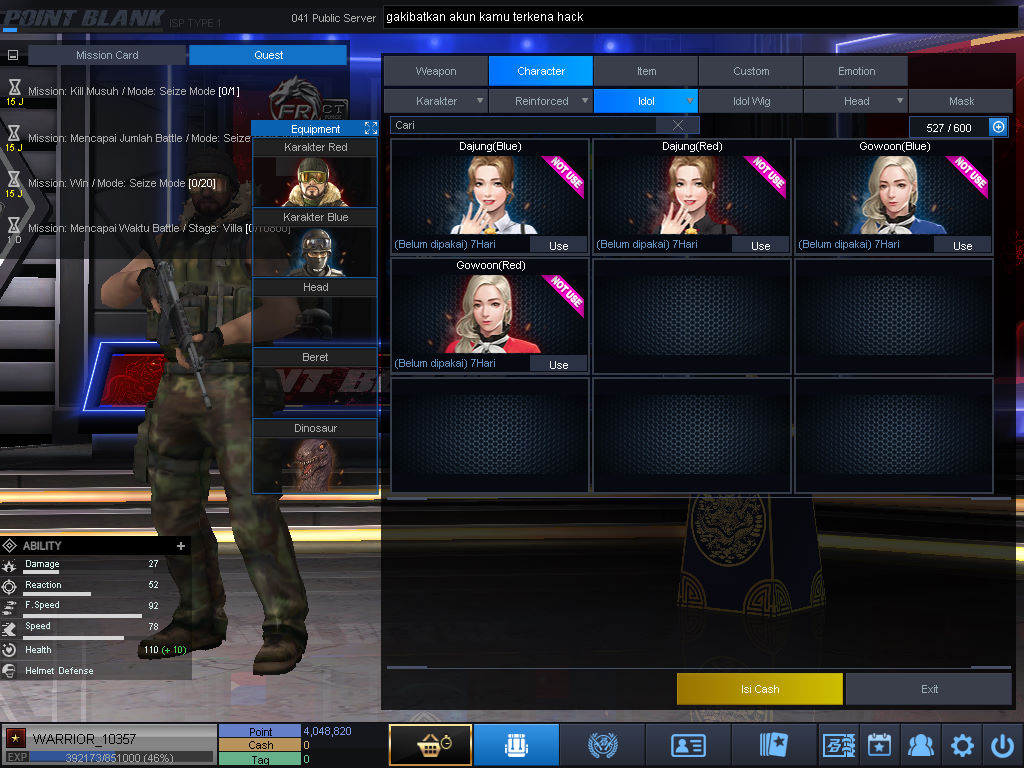Use the Gowoon(Red) idol
This screenshot has width=1024, height=768.
[558, 364]
